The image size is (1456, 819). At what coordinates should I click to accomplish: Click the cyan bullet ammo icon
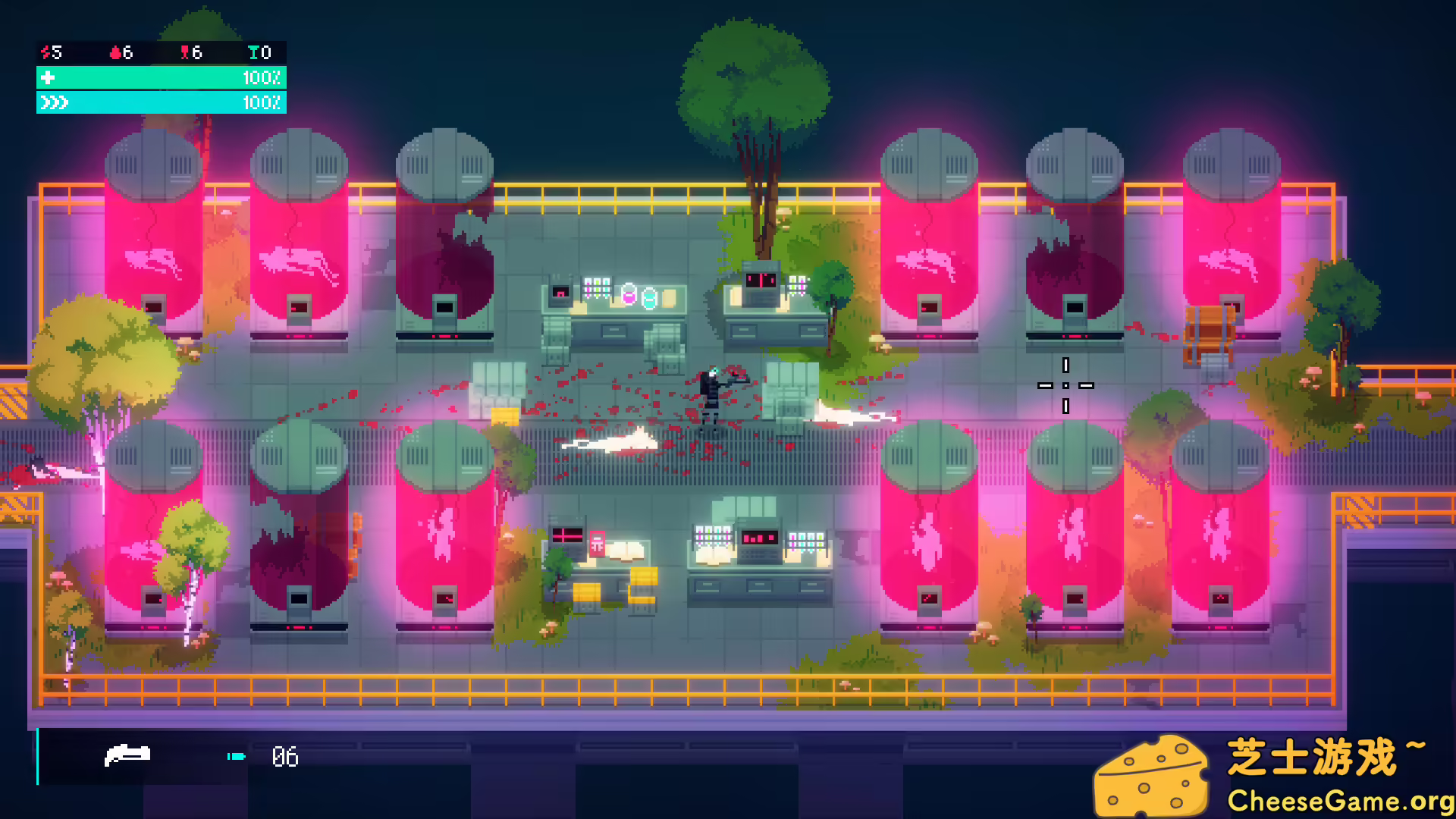[x=236, y=756]
